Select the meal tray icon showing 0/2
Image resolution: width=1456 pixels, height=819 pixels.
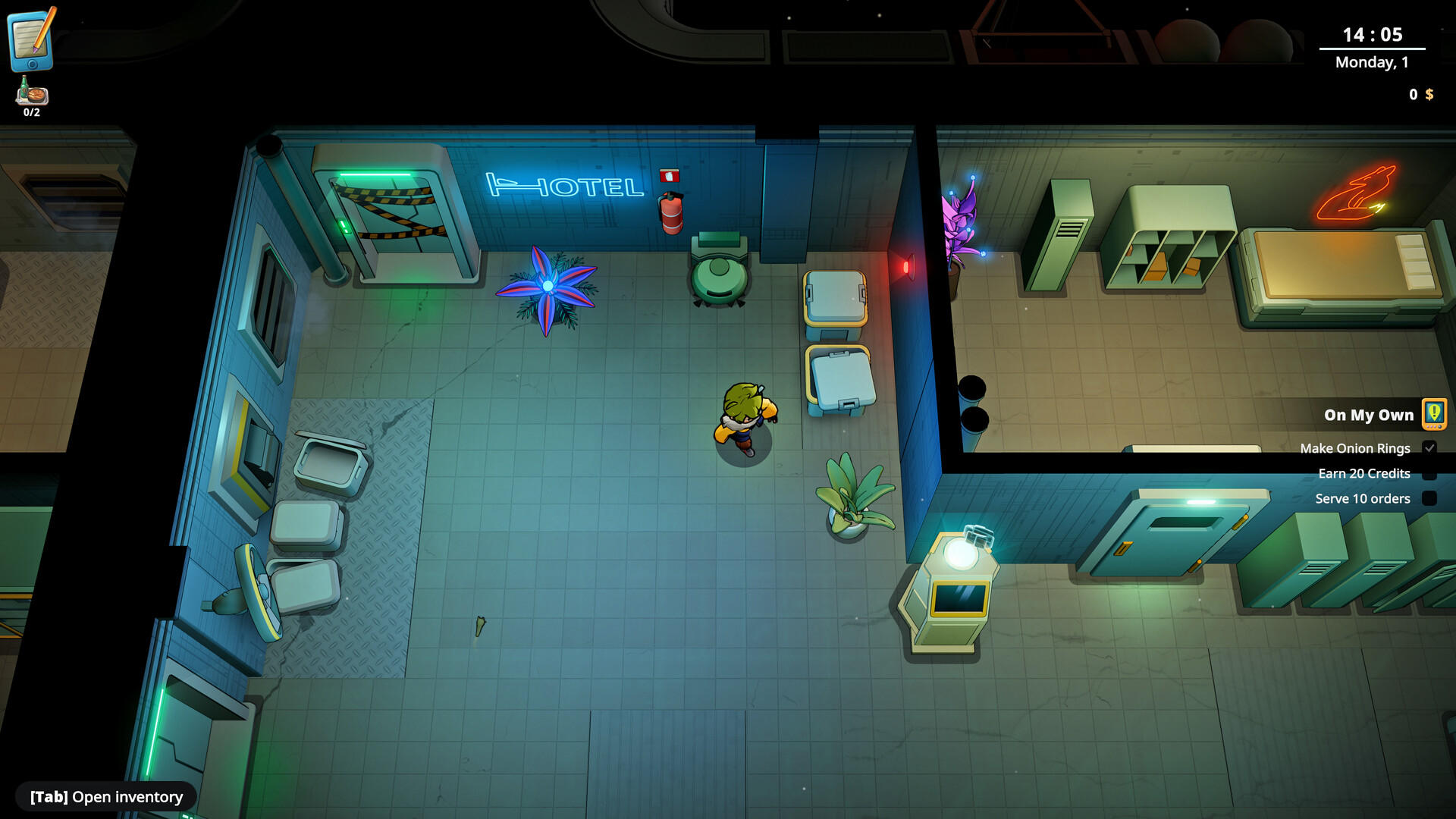pos(30,93)
